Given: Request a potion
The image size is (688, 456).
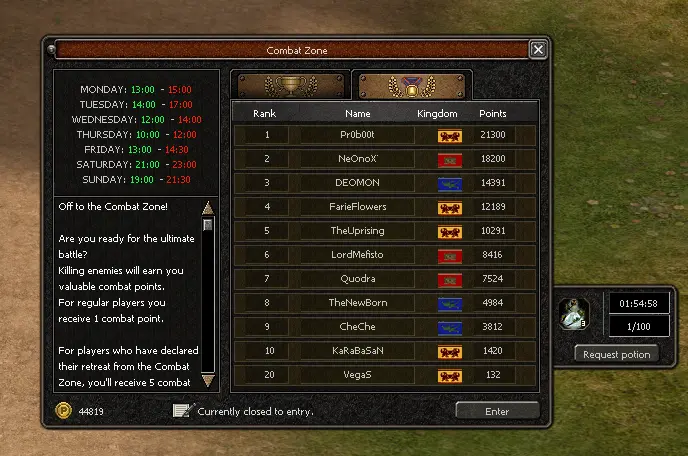Looking at the screenshot, I should (x=616, y=354).
